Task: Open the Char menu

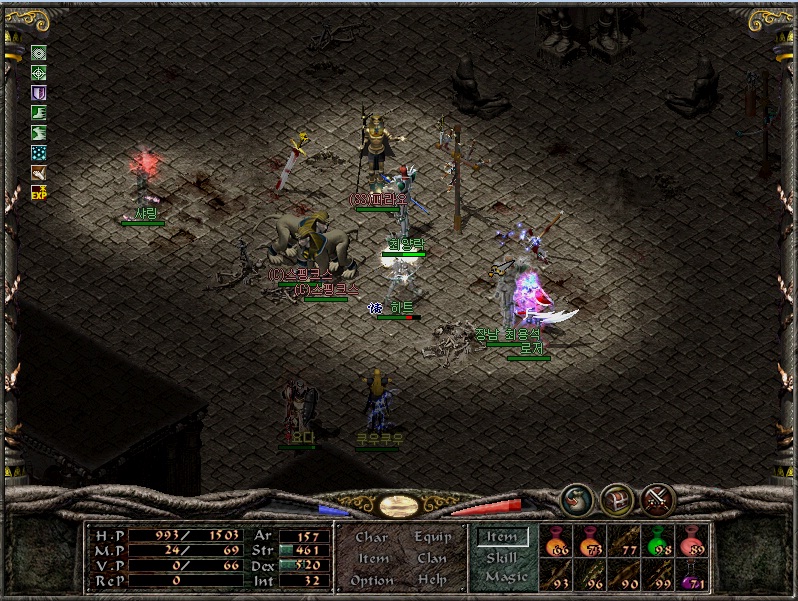Action: pyautogui.click(x=371, y=537)
